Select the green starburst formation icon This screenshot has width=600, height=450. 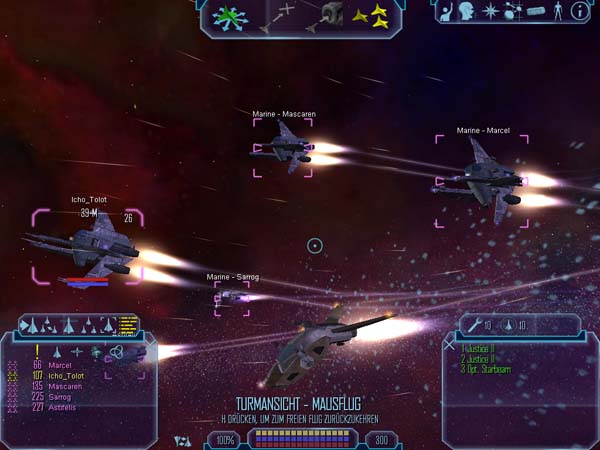(x=231, y=17)
